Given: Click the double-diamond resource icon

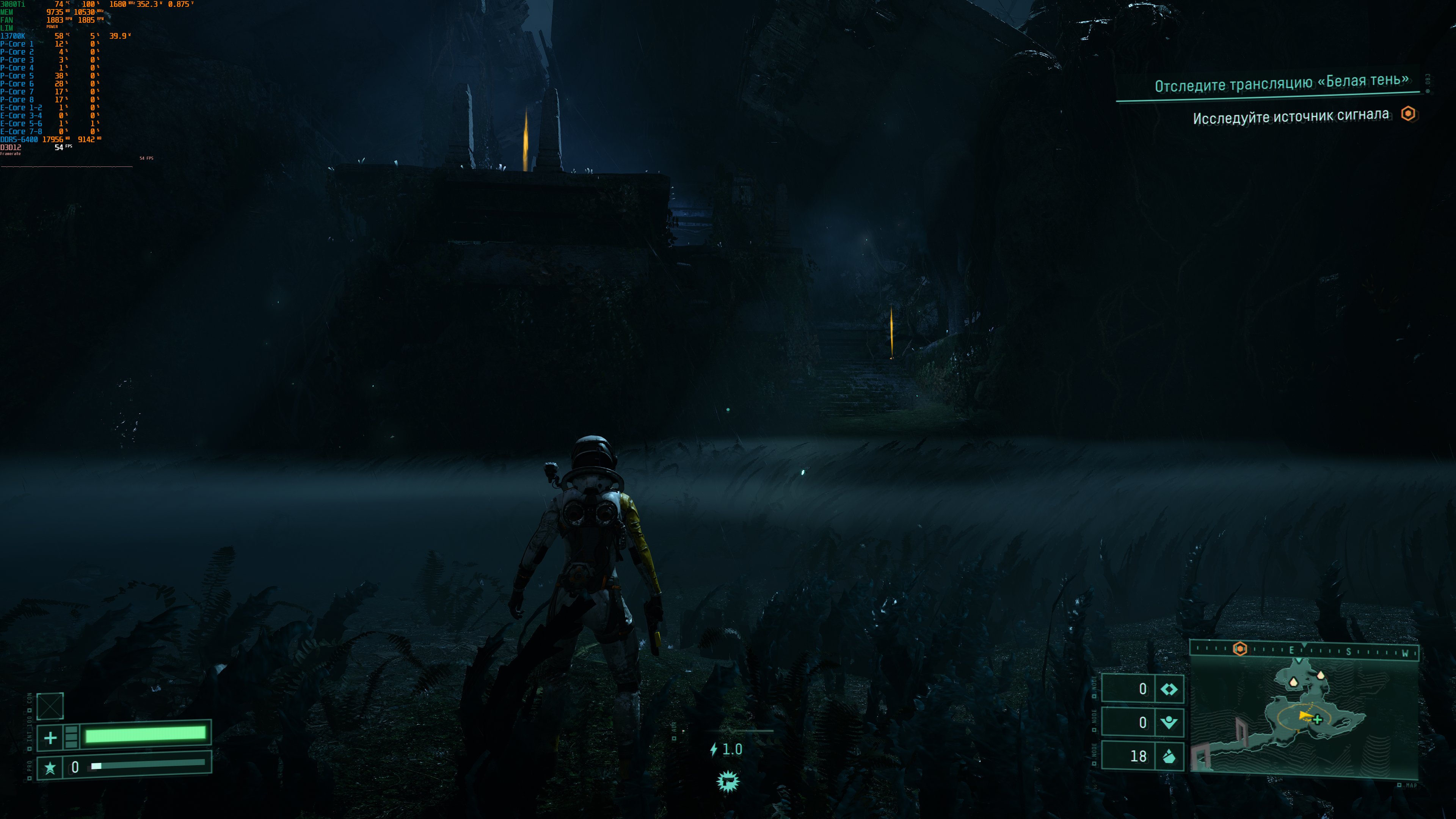Looking at the screenshot, I should pyautogui.click(x=1168, y=689).
